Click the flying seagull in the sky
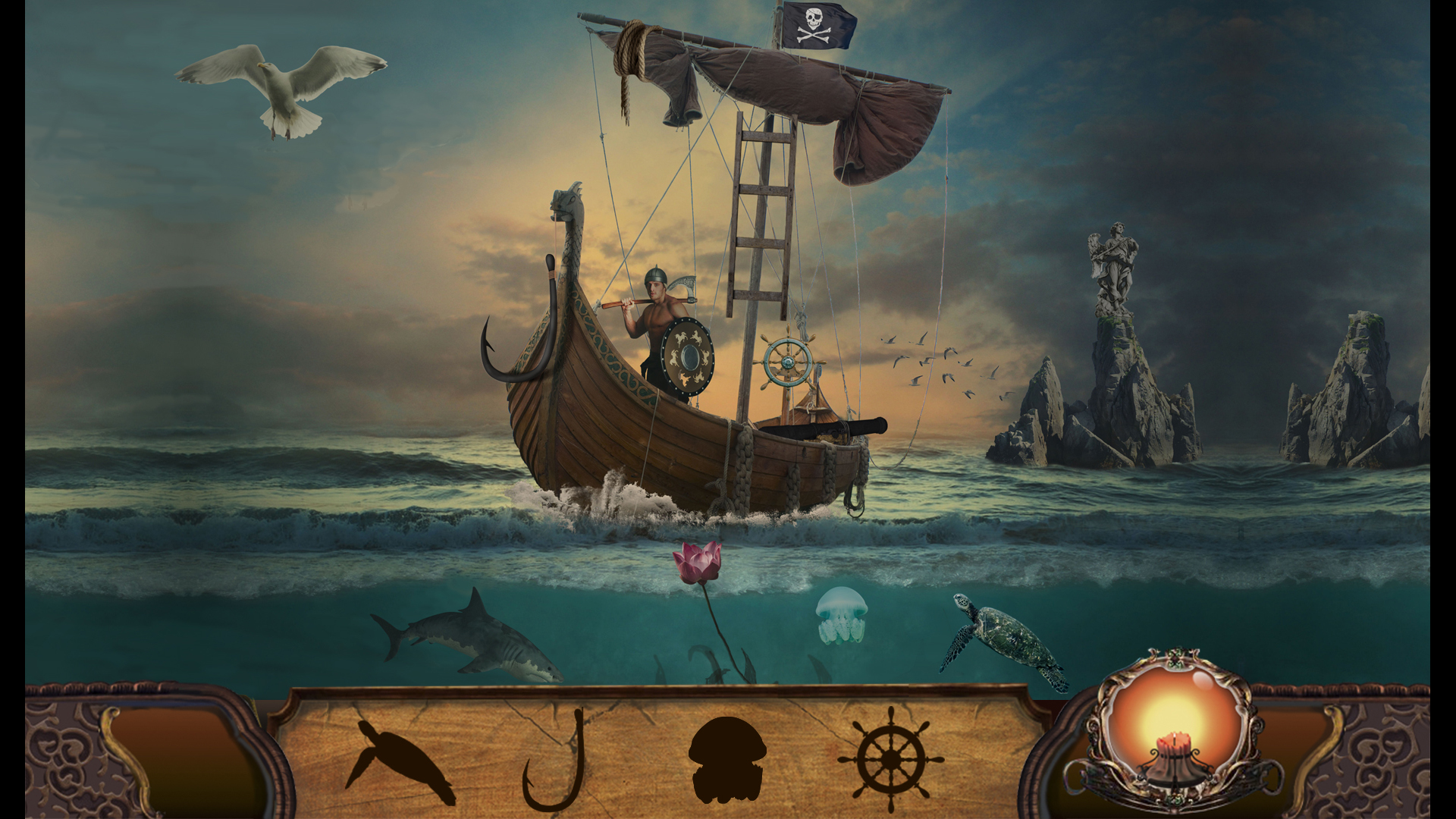The width and height of the screenshot is (1456, 819). 281,83
